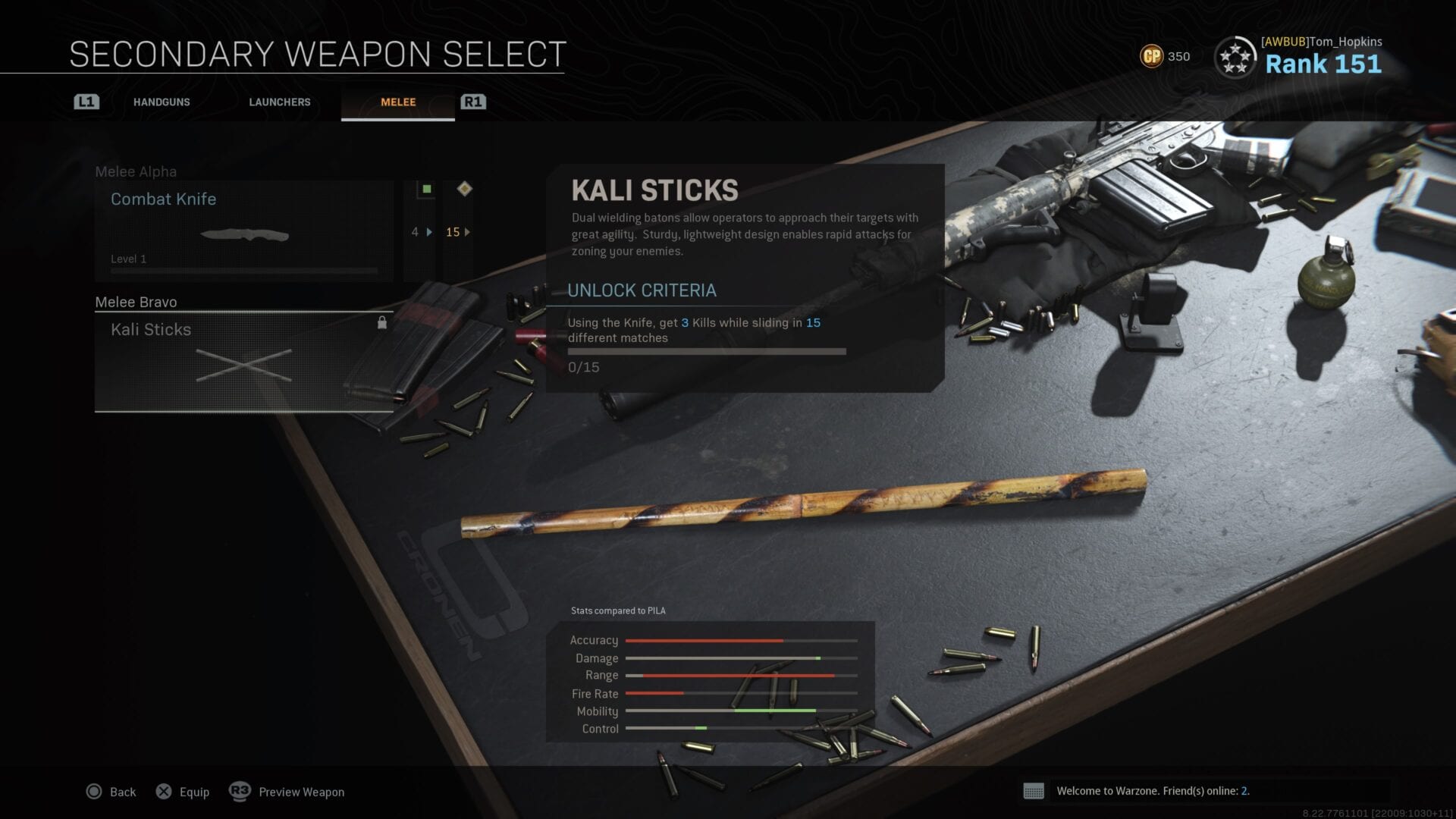Select the locked Kali Sticks card
The width and height of the screenshot is (1456, 819).
[x=243, y=361]
